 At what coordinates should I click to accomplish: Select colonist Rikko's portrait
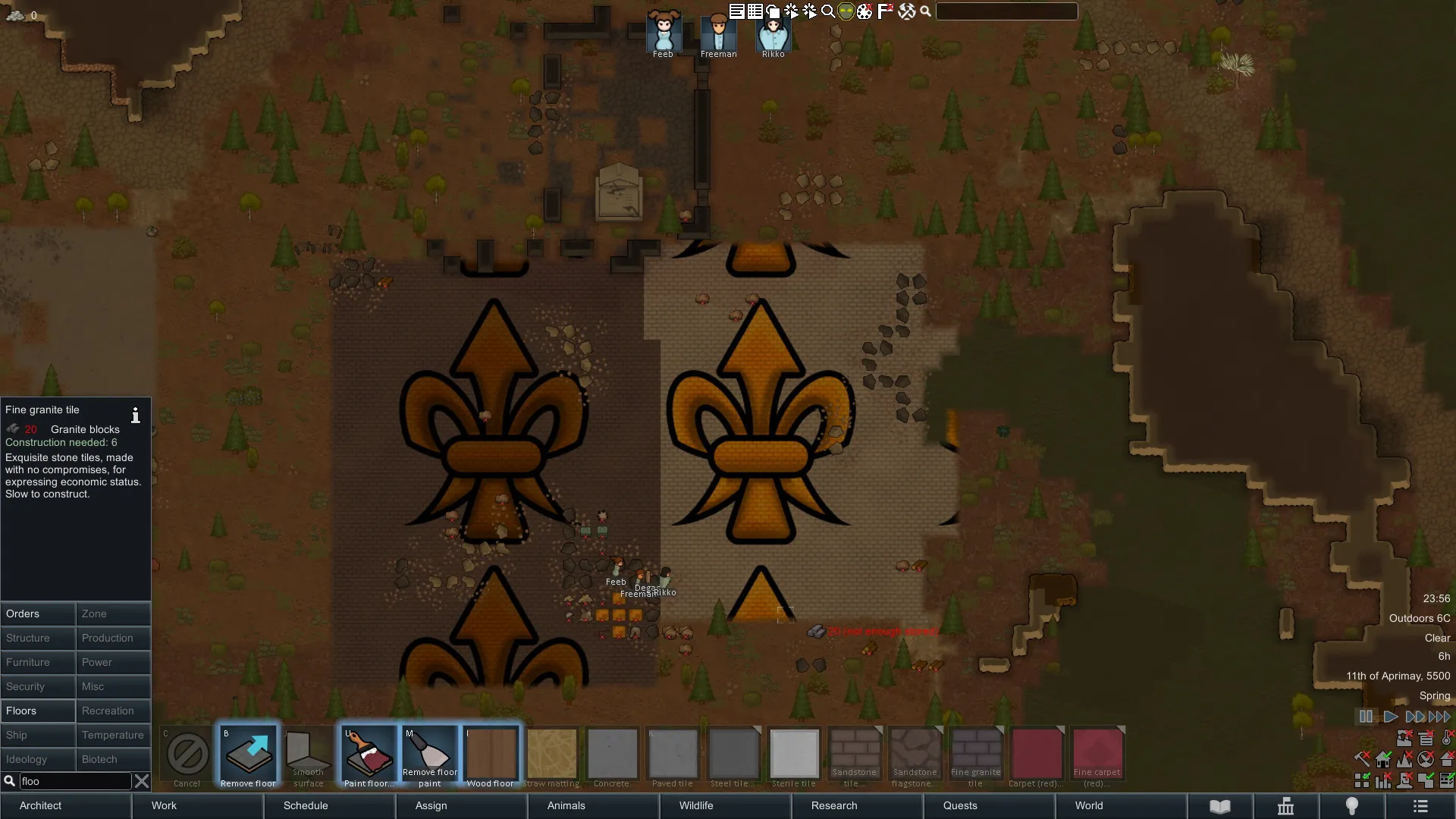(x=773, y=34)
